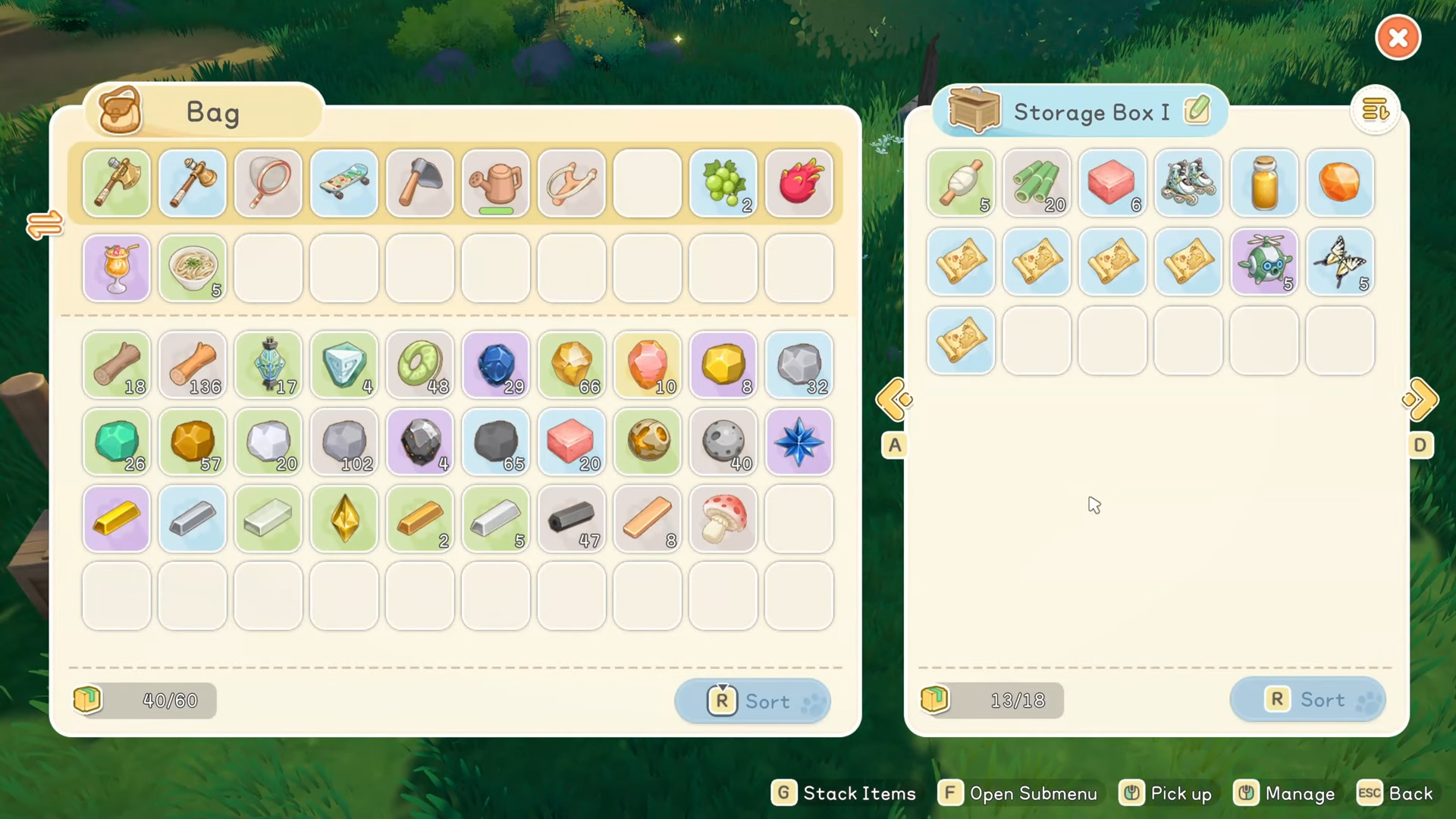Image resolution: width=1456 pixels, height=819 pixels.
Task: Select the watering can in the hotbar
Action: 496,184
